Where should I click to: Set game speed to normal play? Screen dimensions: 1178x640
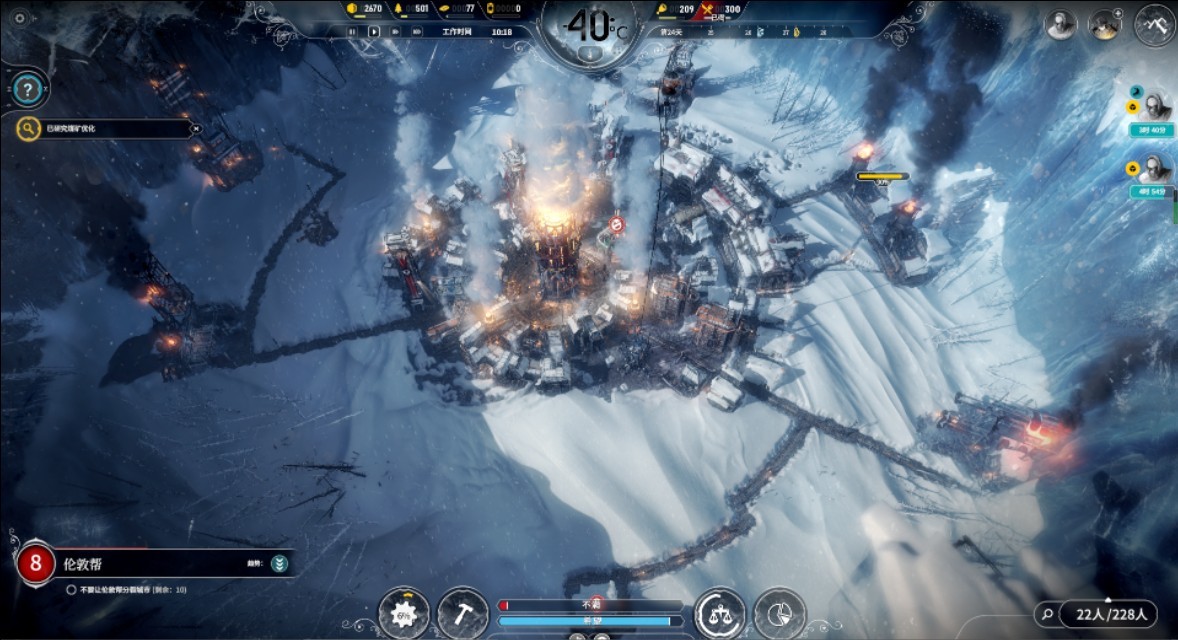pos(374,31)
